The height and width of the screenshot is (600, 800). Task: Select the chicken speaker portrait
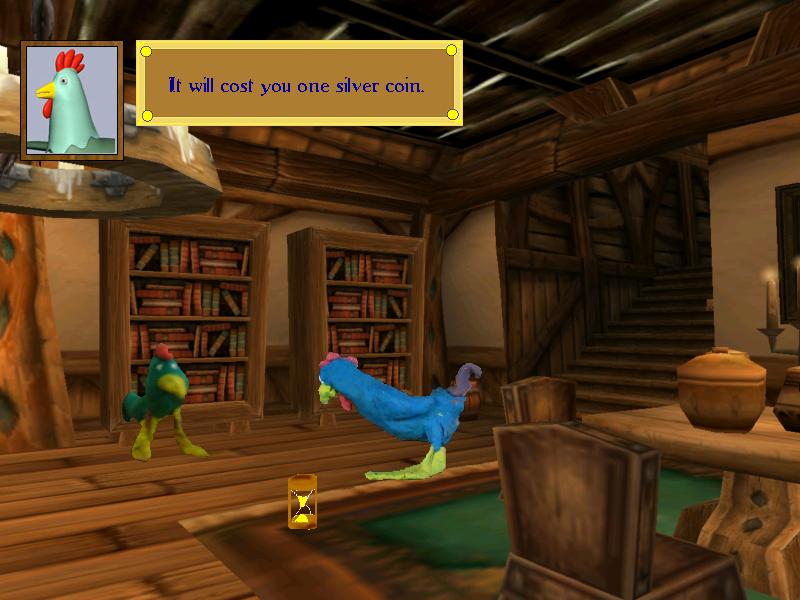72,100
